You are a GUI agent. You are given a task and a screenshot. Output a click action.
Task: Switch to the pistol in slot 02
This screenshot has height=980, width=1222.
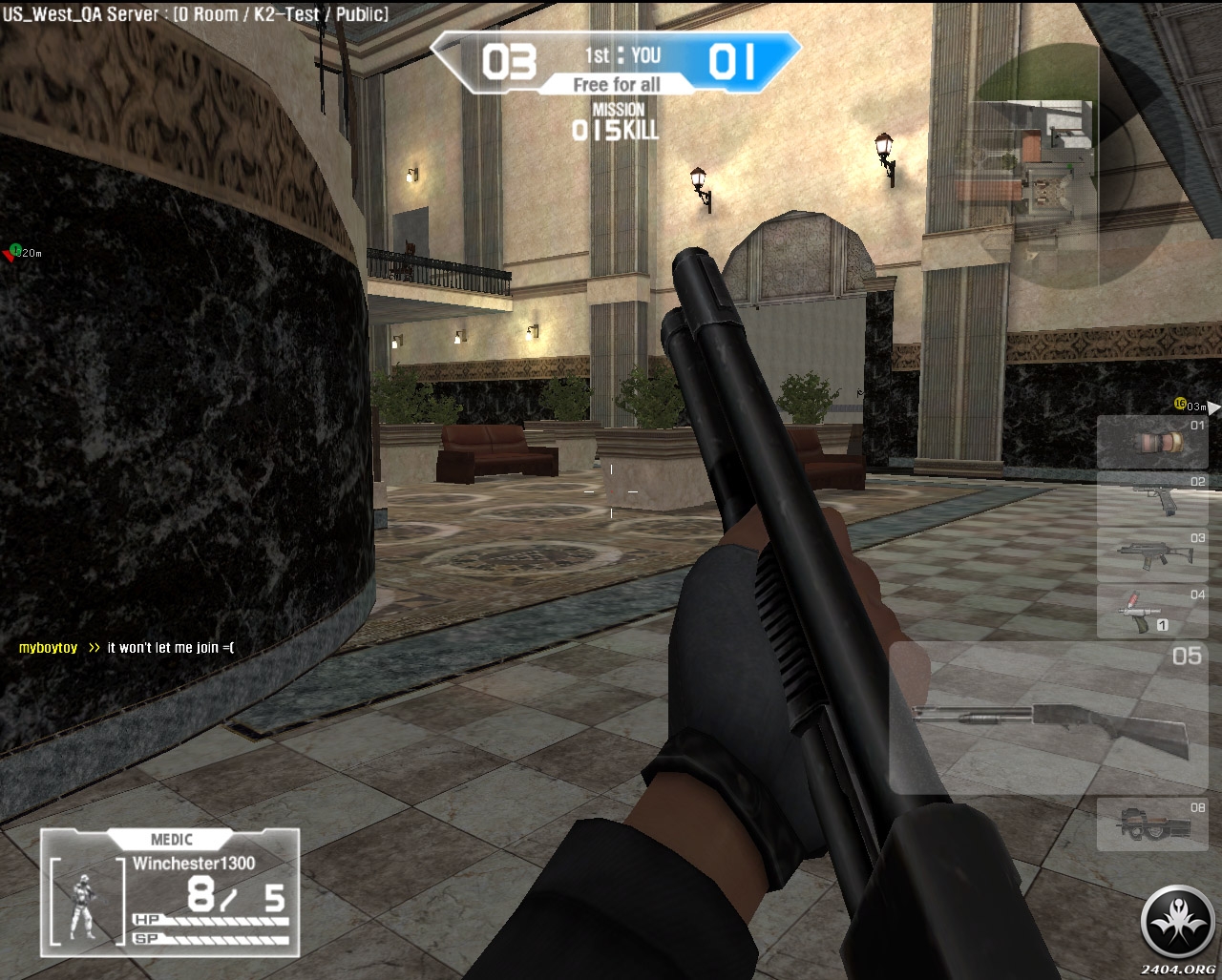coord(1151,498)
